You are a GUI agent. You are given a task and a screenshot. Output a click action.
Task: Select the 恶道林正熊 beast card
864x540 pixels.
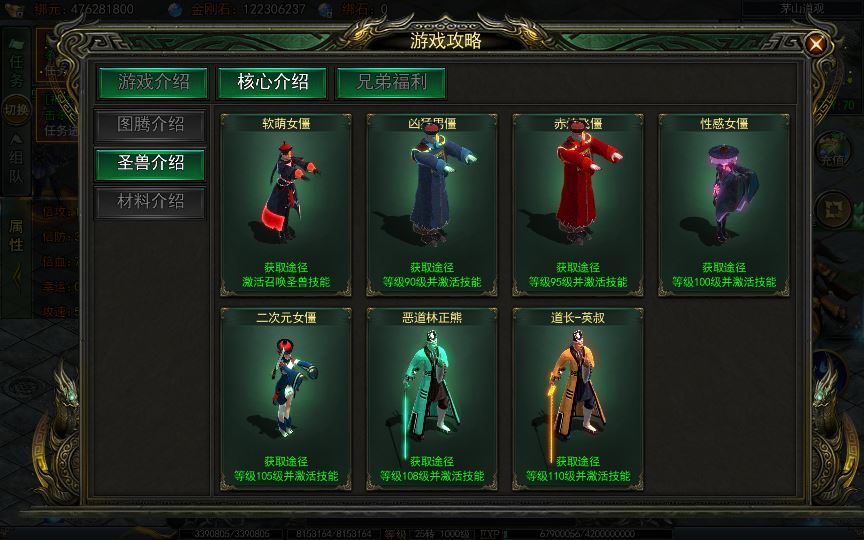pos(431,398)
